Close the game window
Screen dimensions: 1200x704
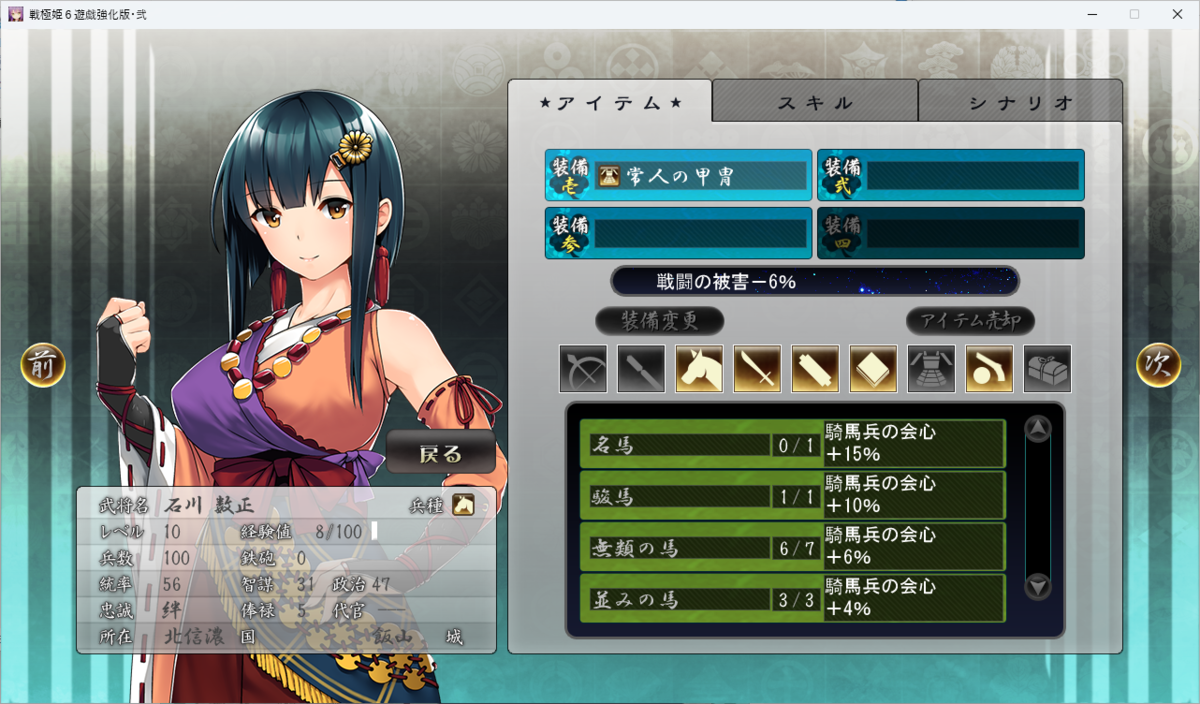[1179, 14]
